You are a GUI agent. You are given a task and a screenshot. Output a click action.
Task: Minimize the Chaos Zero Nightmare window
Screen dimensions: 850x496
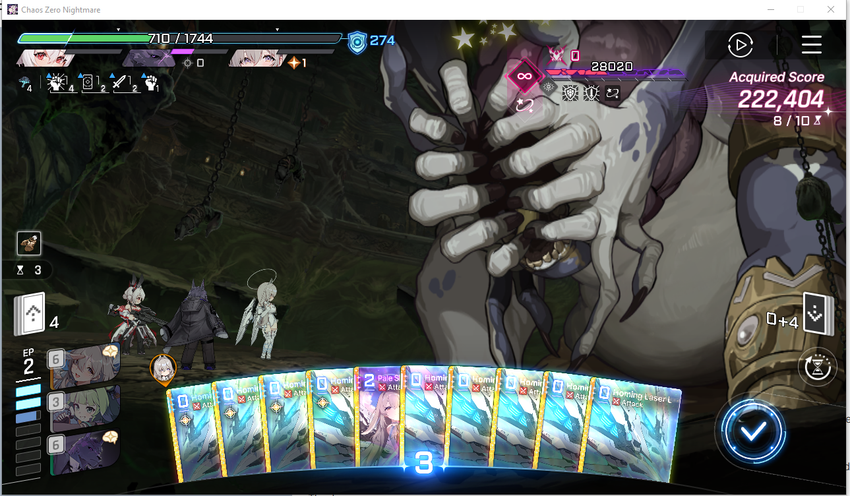[x=771, y=9]
